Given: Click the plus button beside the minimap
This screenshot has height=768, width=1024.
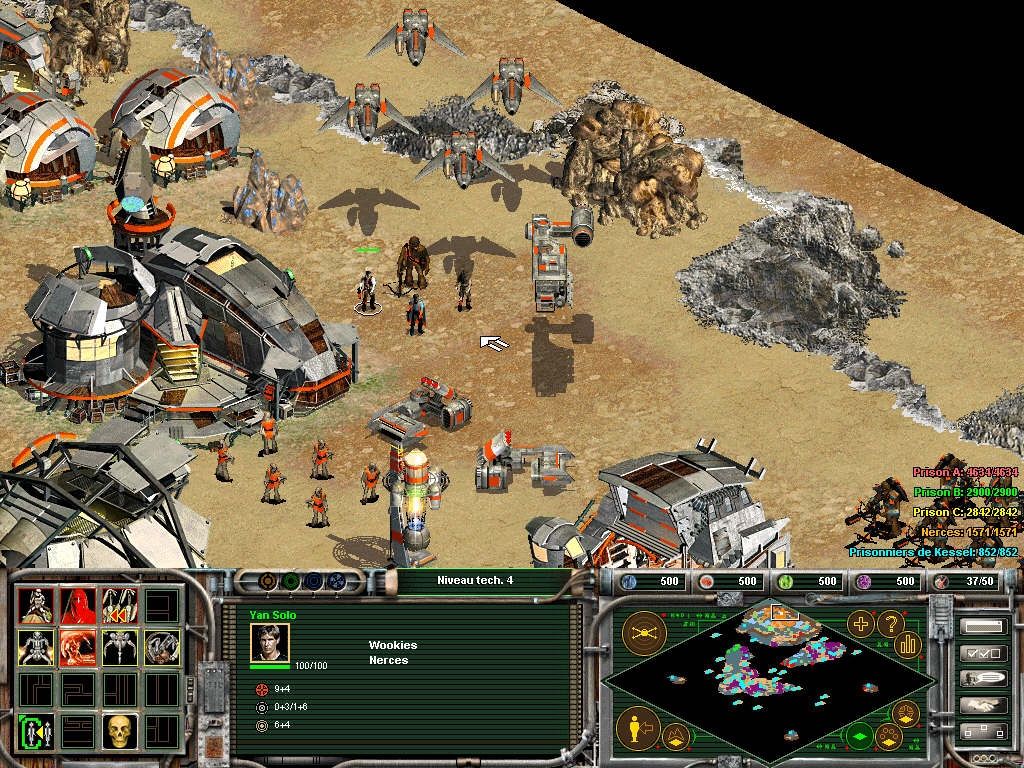Looking at the screenshot, I should [860, 624].
